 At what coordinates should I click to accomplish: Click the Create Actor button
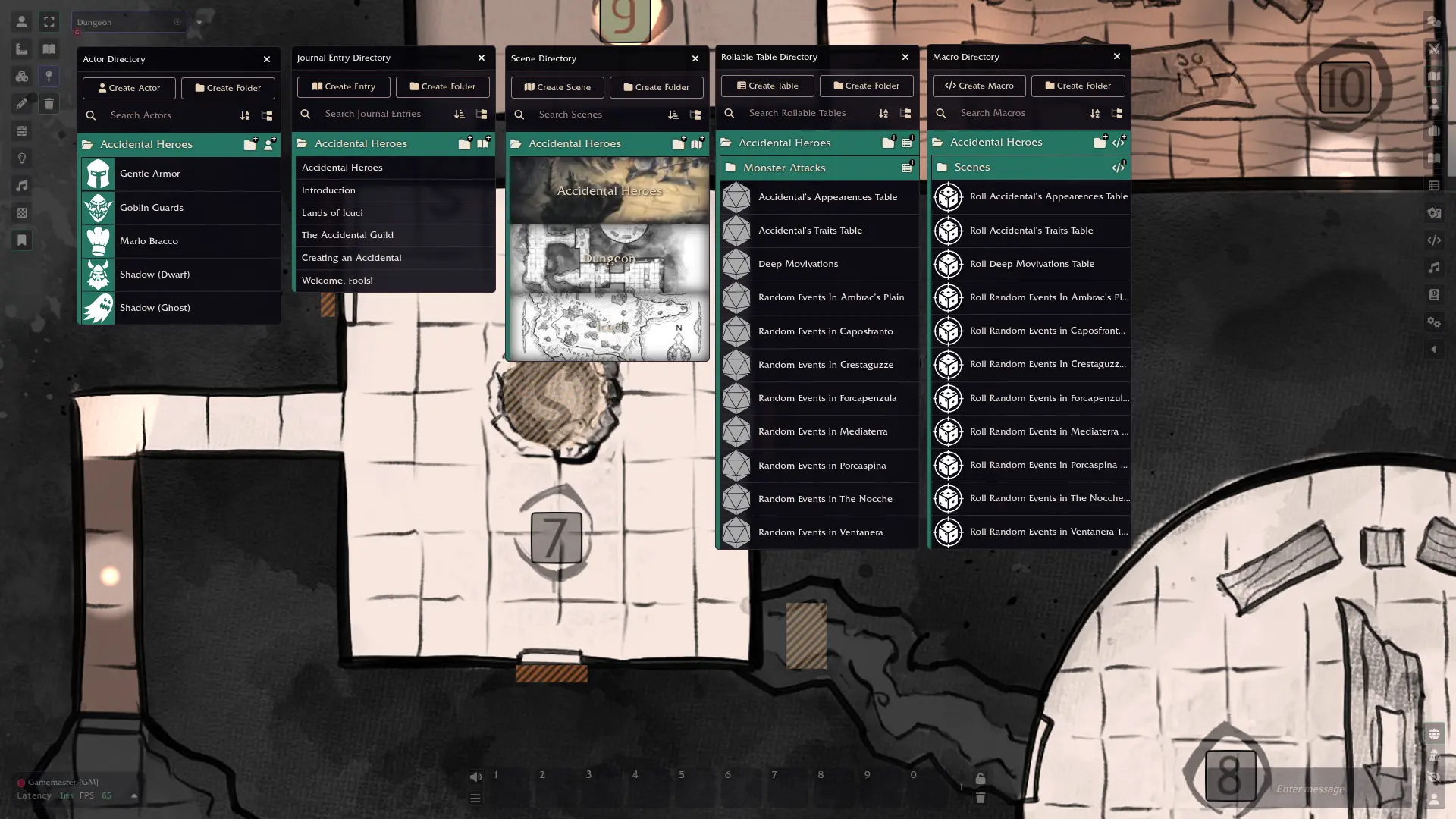[x=129, y=88]
